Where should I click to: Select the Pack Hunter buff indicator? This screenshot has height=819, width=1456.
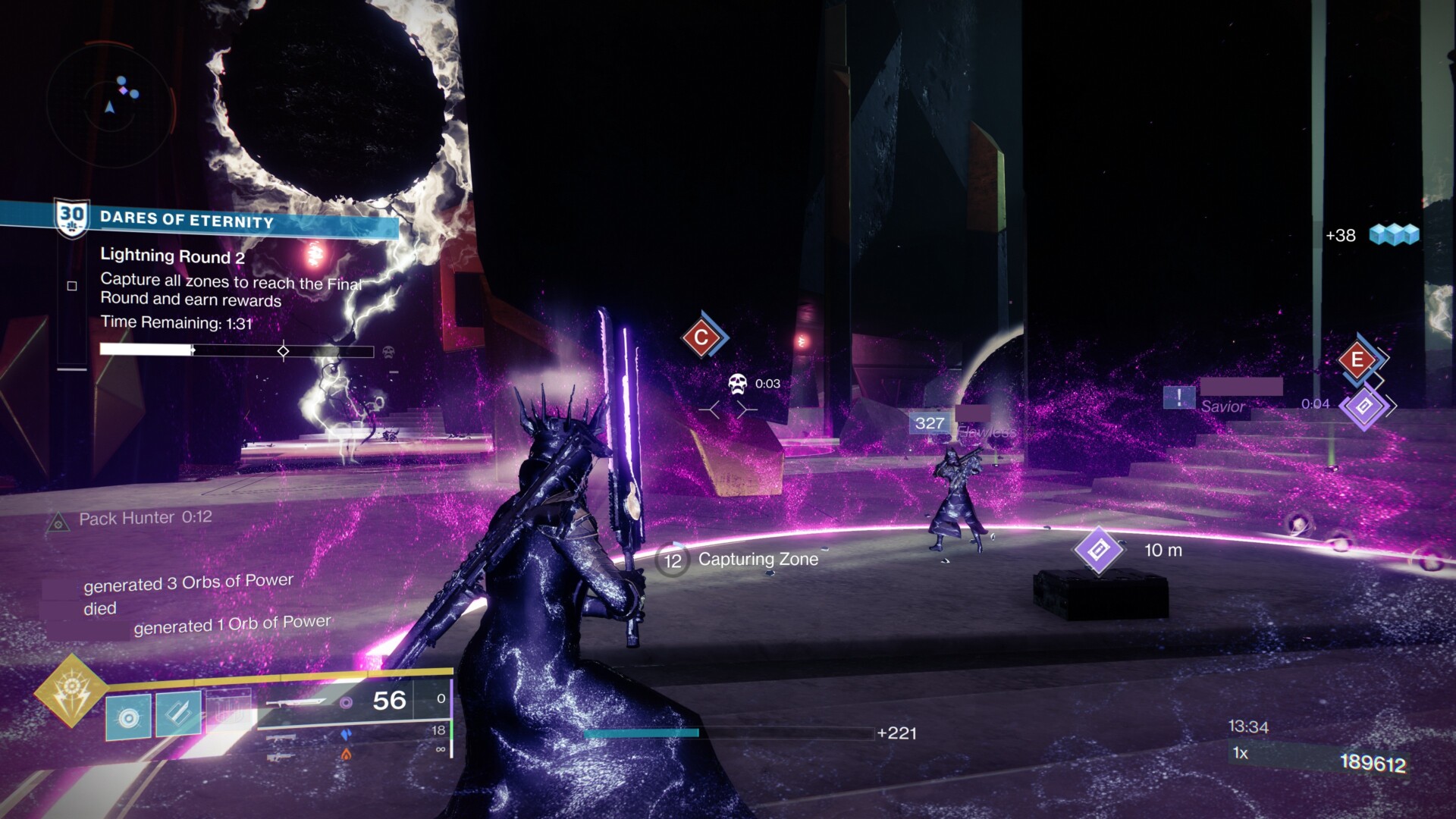(58, 522)
